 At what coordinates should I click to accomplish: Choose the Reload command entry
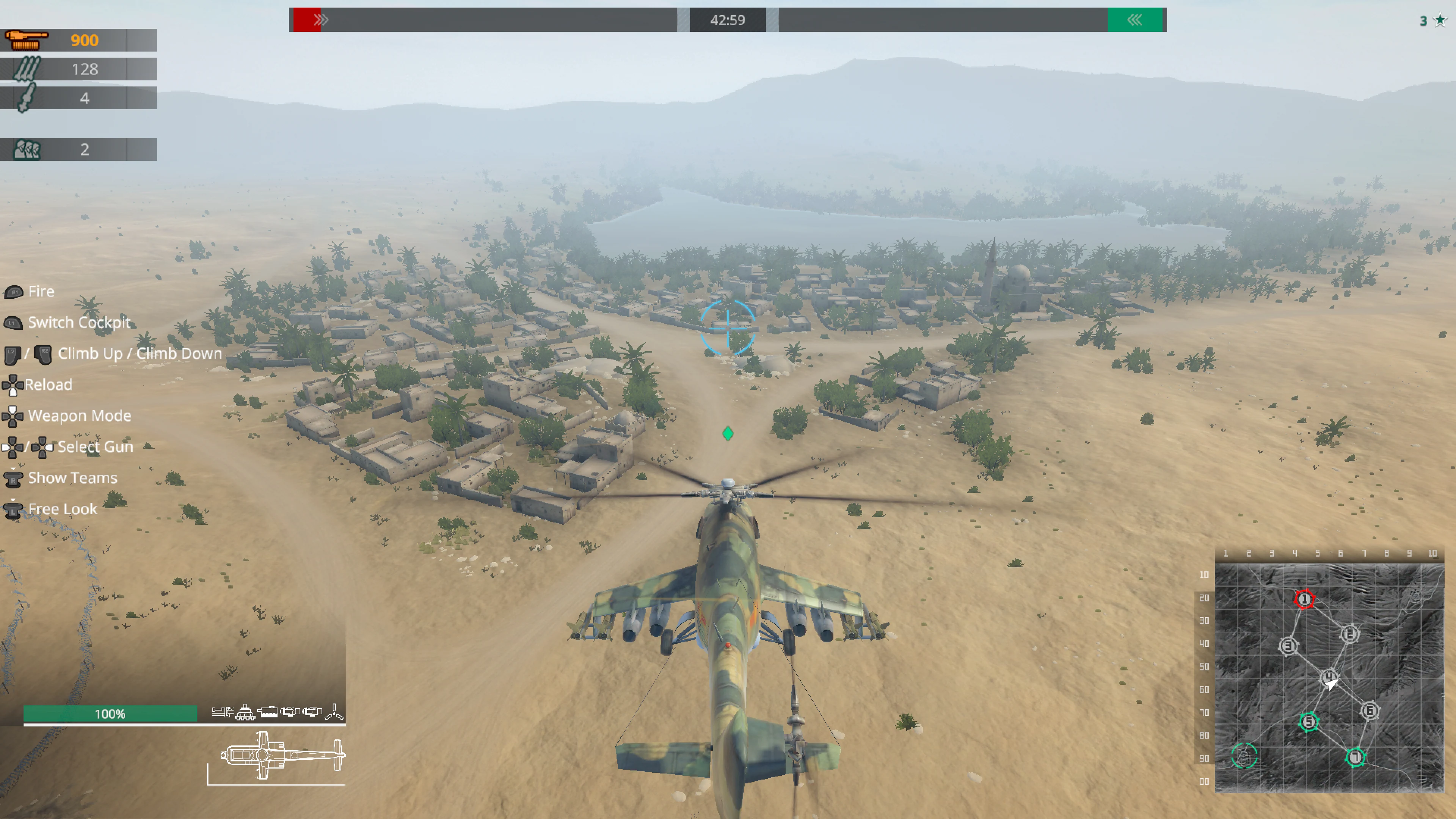(49, 384)
